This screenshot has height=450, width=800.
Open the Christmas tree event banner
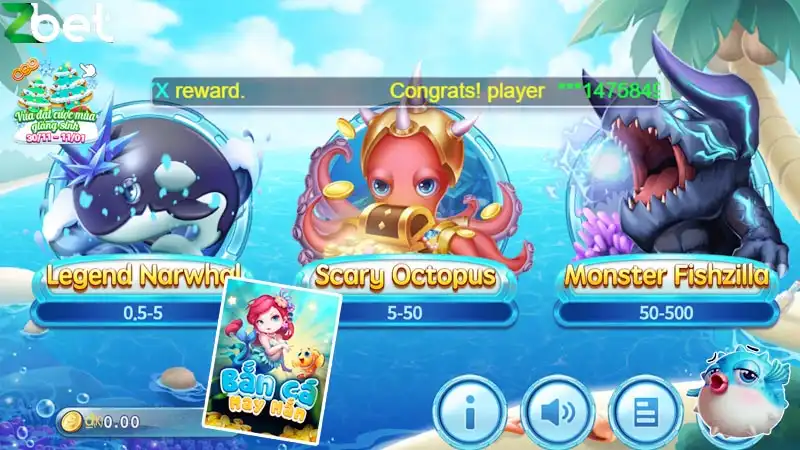[52, 102]
